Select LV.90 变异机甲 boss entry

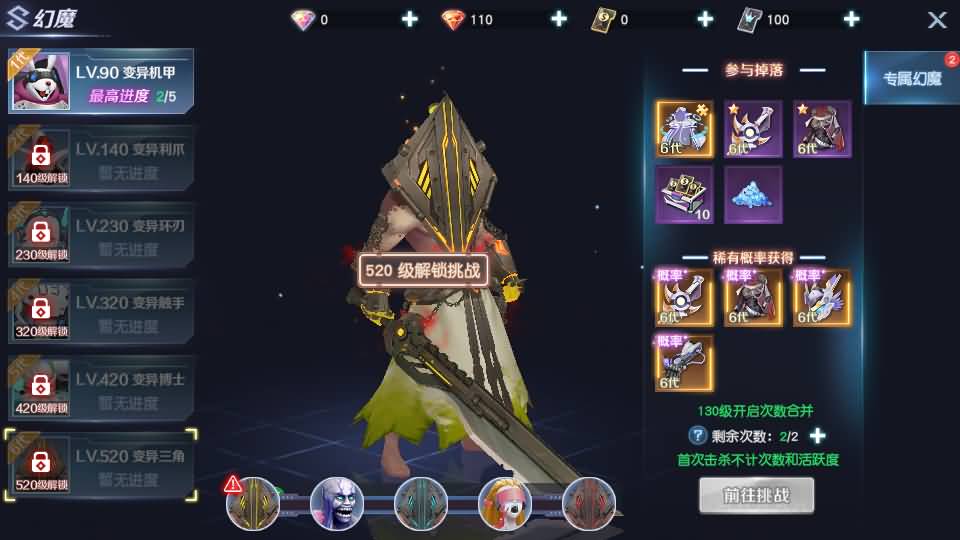pos(100,82)
